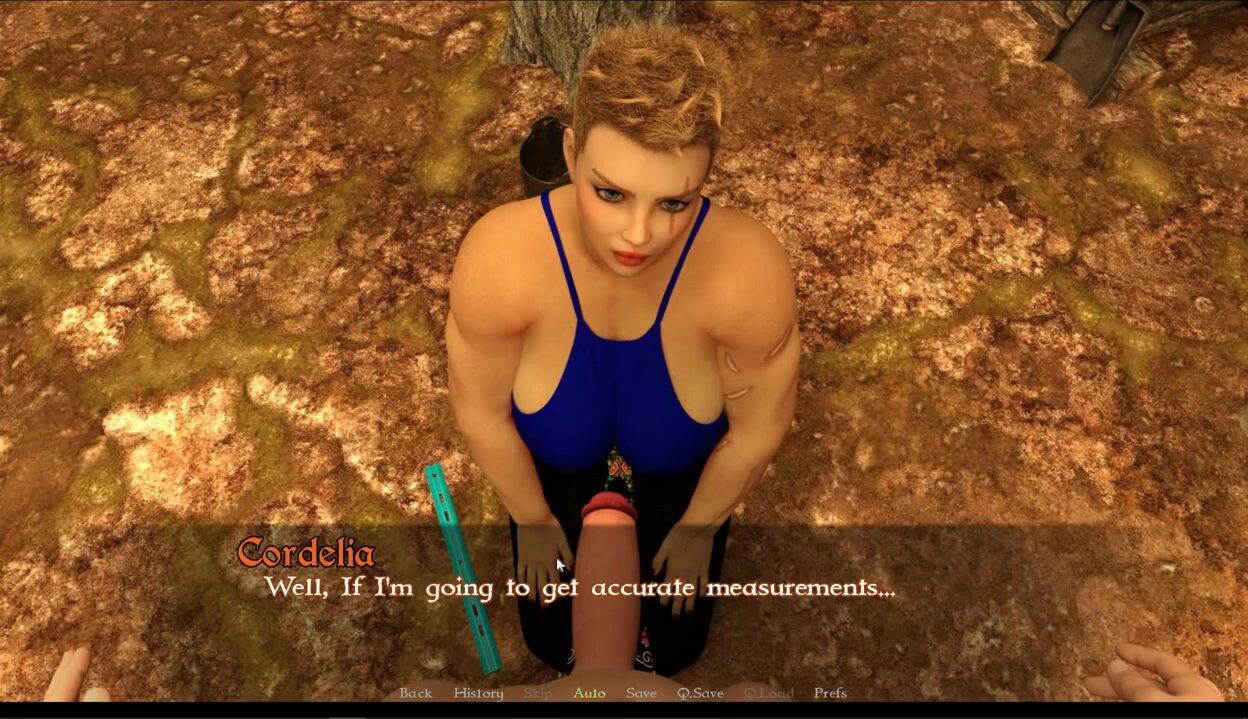
Task: Open the Save game menu
Action: 641,693
